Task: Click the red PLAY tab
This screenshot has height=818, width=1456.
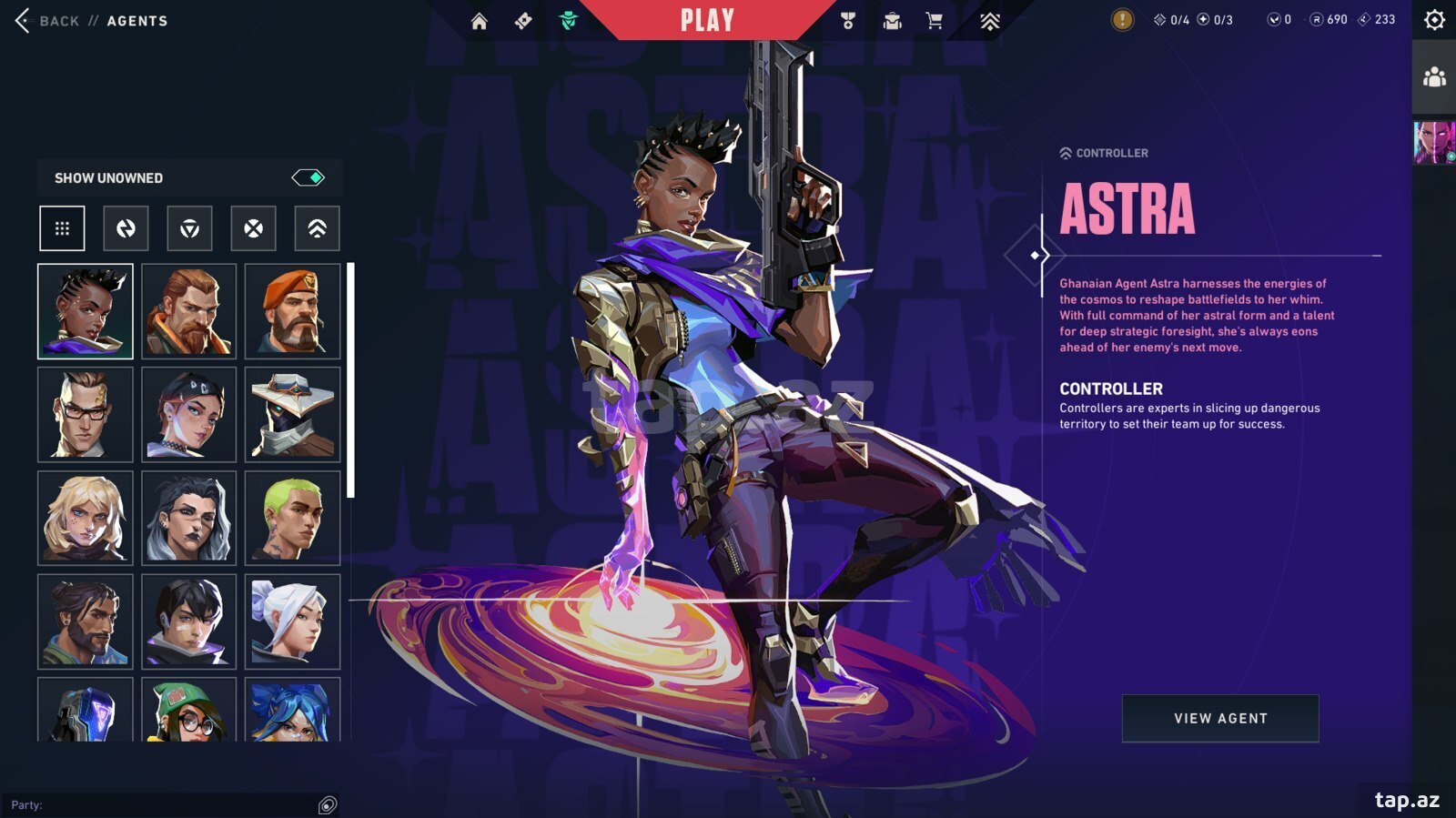Action: (x=707, y=20)
